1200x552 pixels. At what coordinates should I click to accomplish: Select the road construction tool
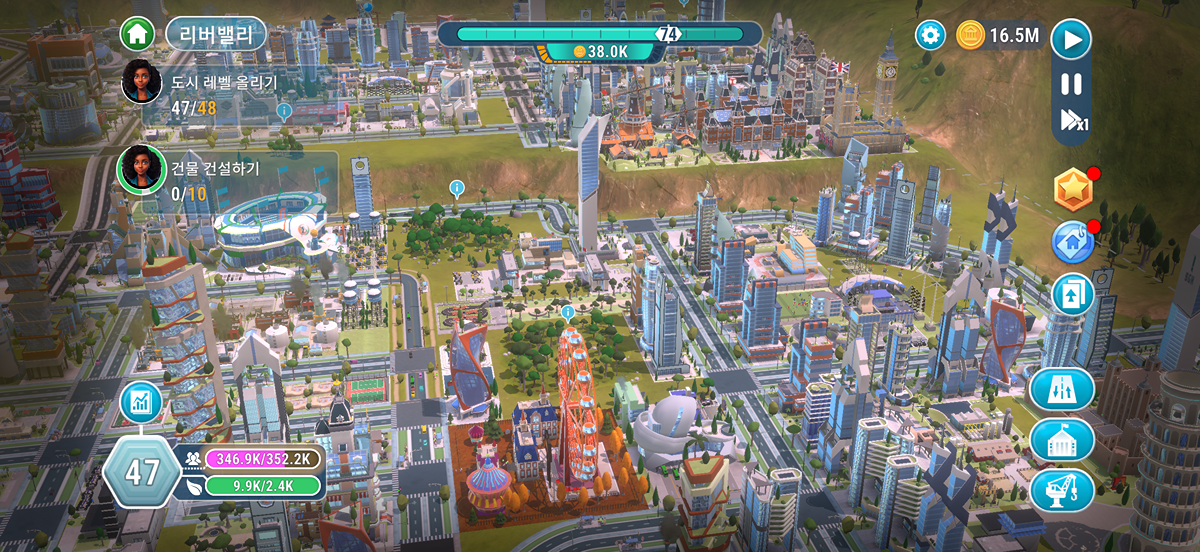click(x=1062, y=389)
